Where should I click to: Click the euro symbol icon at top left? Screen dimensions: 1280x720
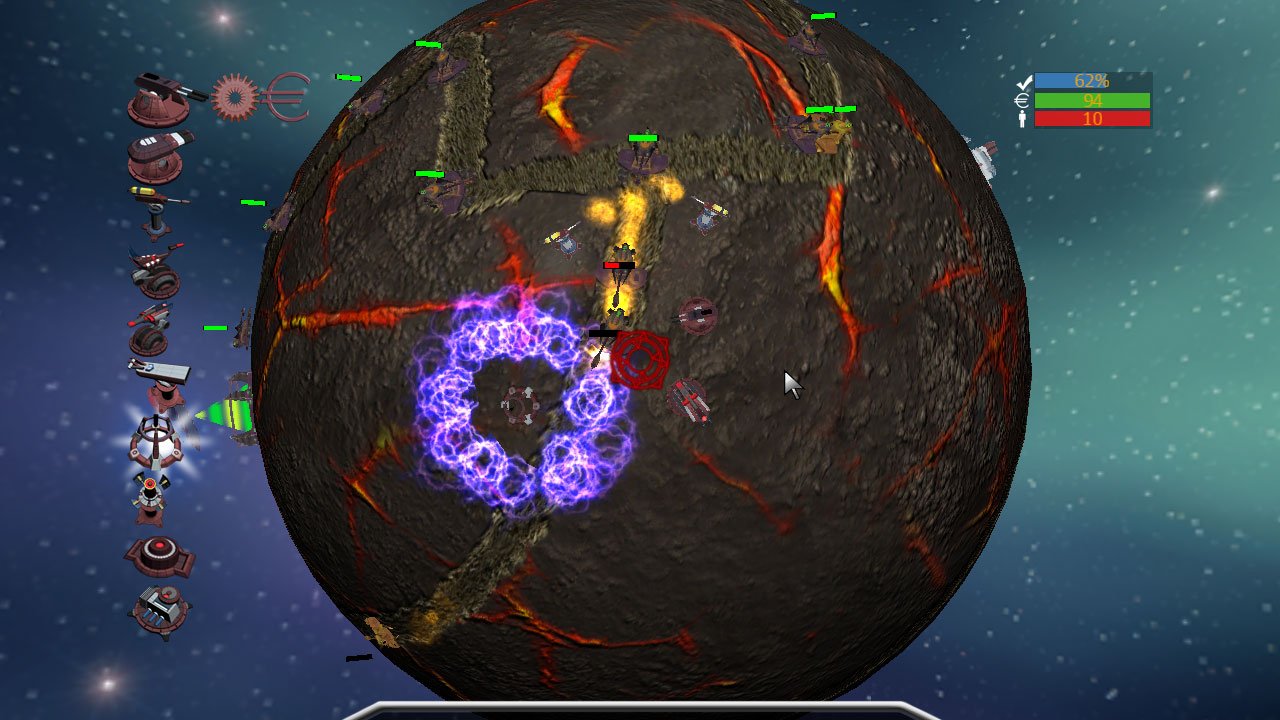287,97
